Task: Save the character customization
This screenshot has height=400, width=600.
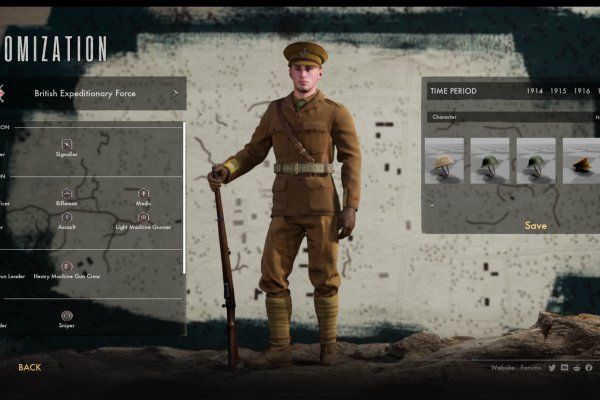Action: tap(536, 225)
